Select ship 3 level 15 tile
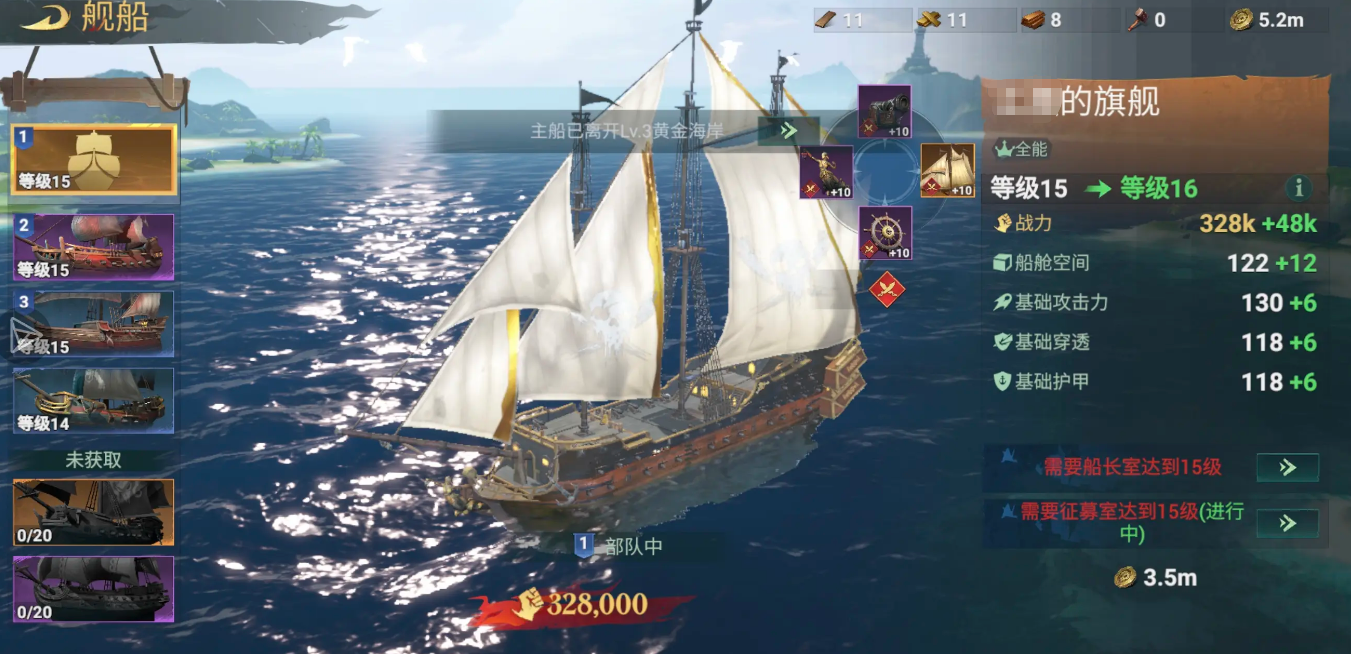The image size is (1351, 654). click(94, 323)
